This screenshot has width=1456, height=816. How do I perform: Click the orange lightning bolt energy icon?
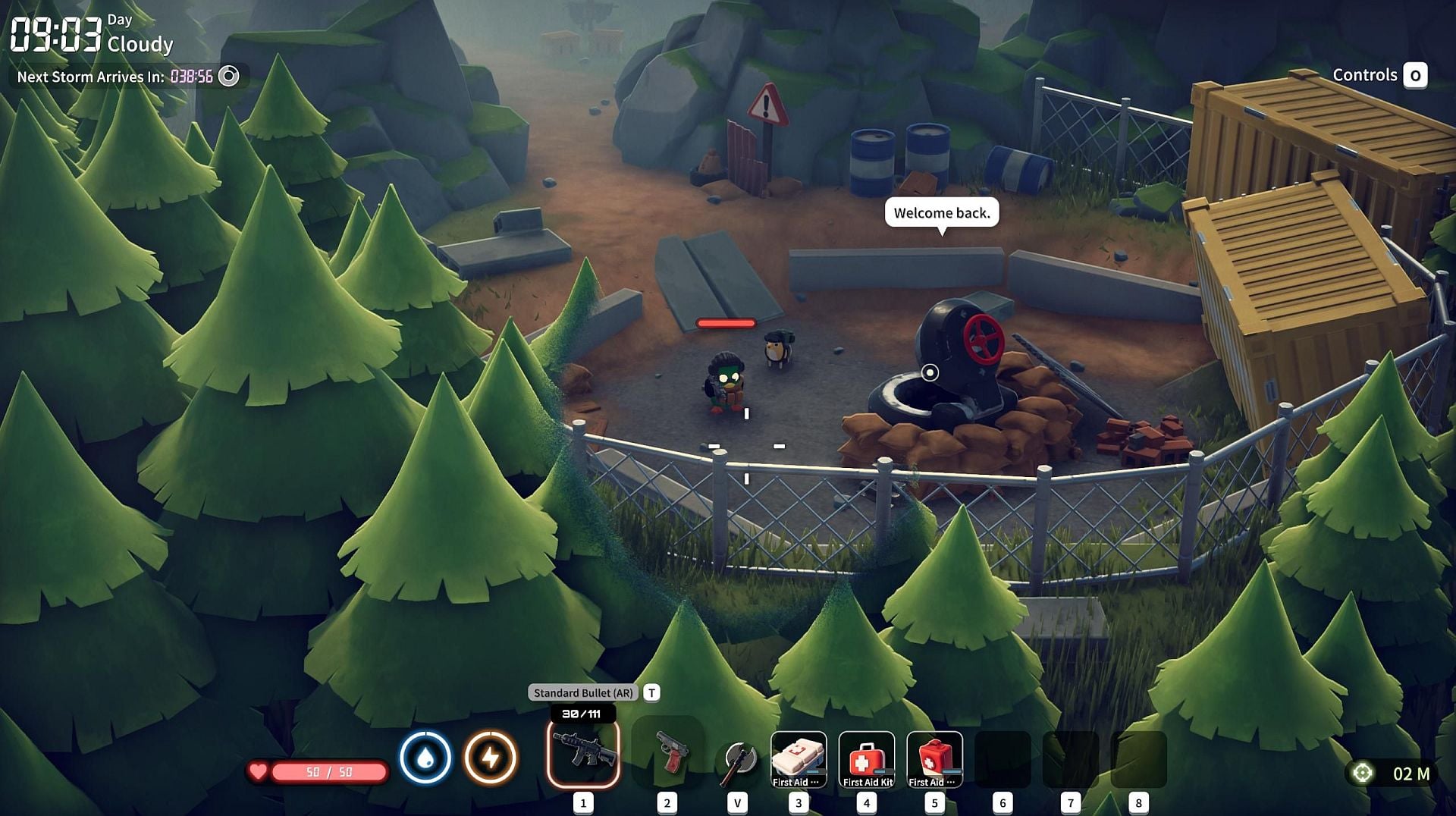[x=491, y=757]
